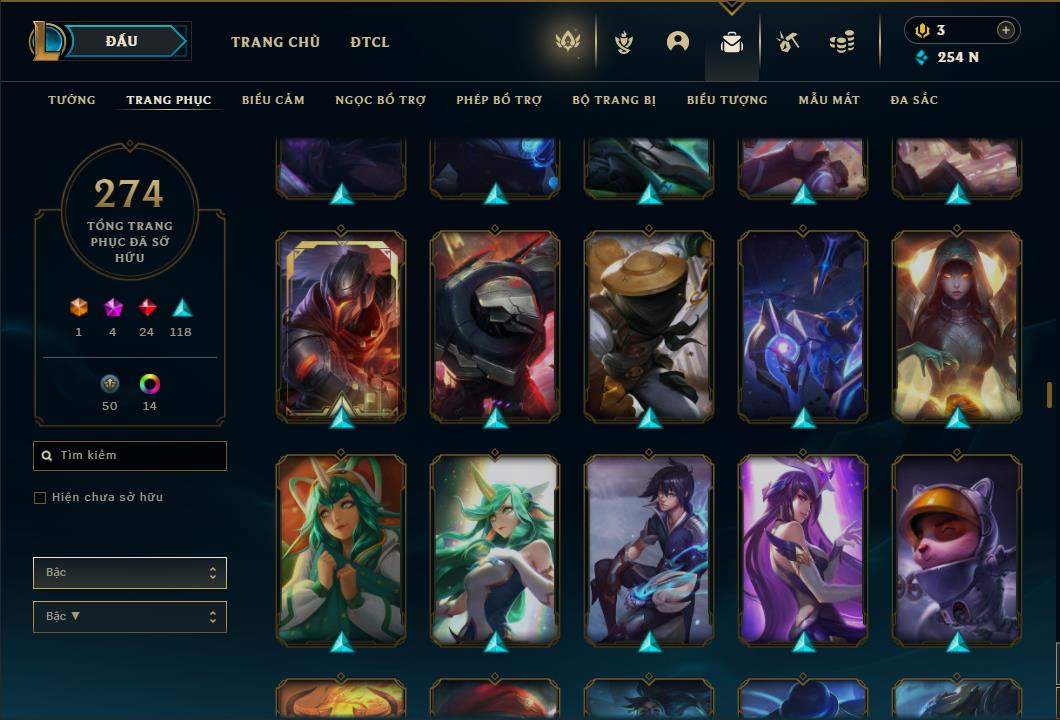Viewport: 1060px width, 720px height.
Task: Open the BIỂU TƯỢNG tab
Action: [x=727, y=100]
